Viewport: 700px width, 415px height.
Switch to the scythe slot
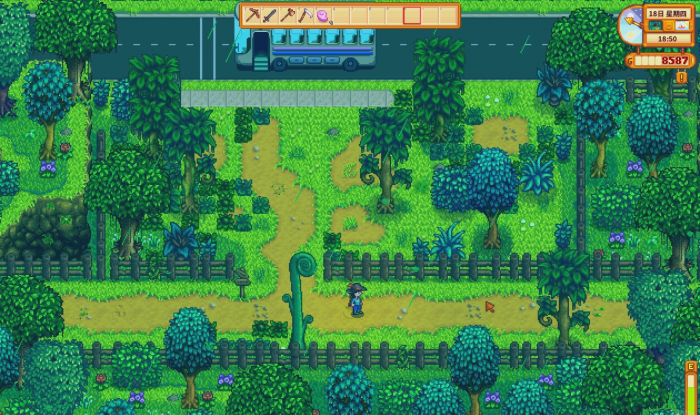tap(305, 15)
